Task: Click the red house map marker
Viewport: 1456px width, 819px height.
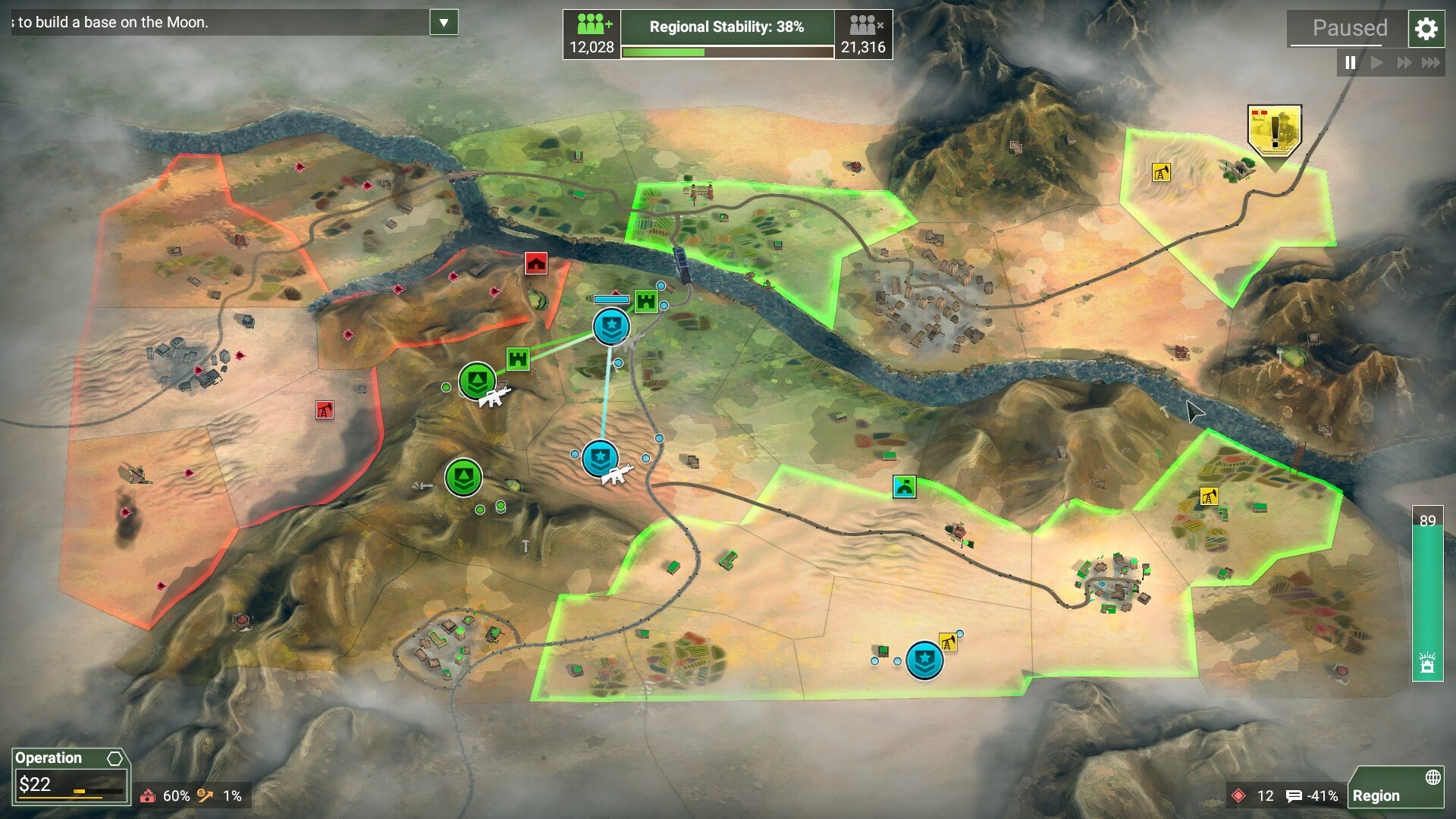Action: [536, 263]
